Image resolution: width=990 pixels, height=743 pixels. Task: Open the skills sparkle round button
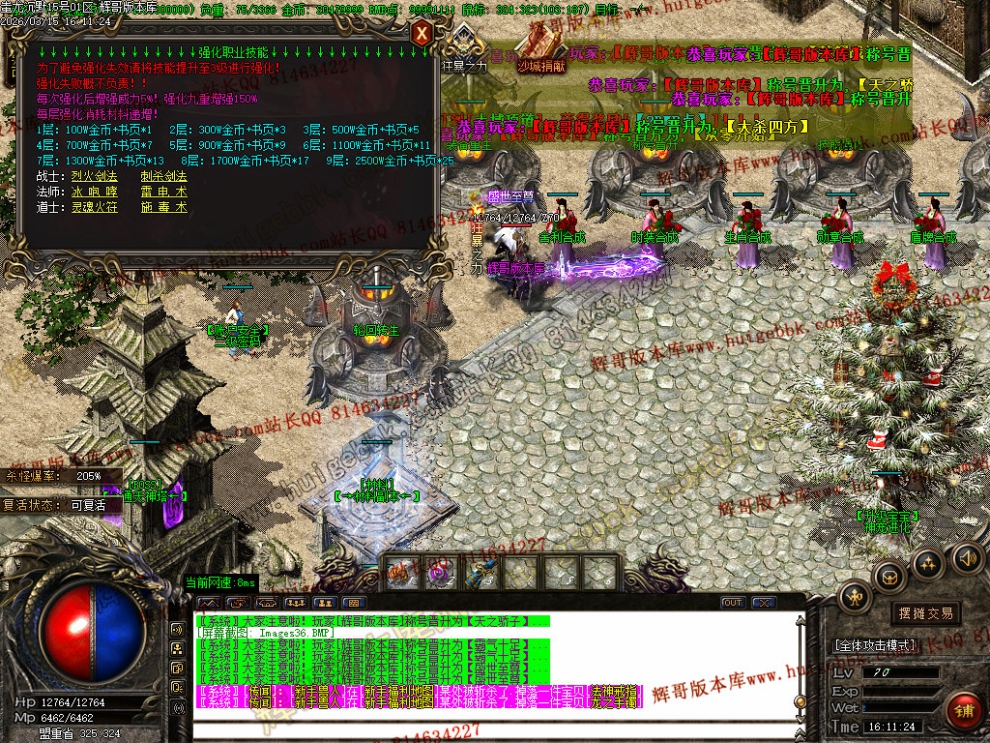click(x=928, y=563)
